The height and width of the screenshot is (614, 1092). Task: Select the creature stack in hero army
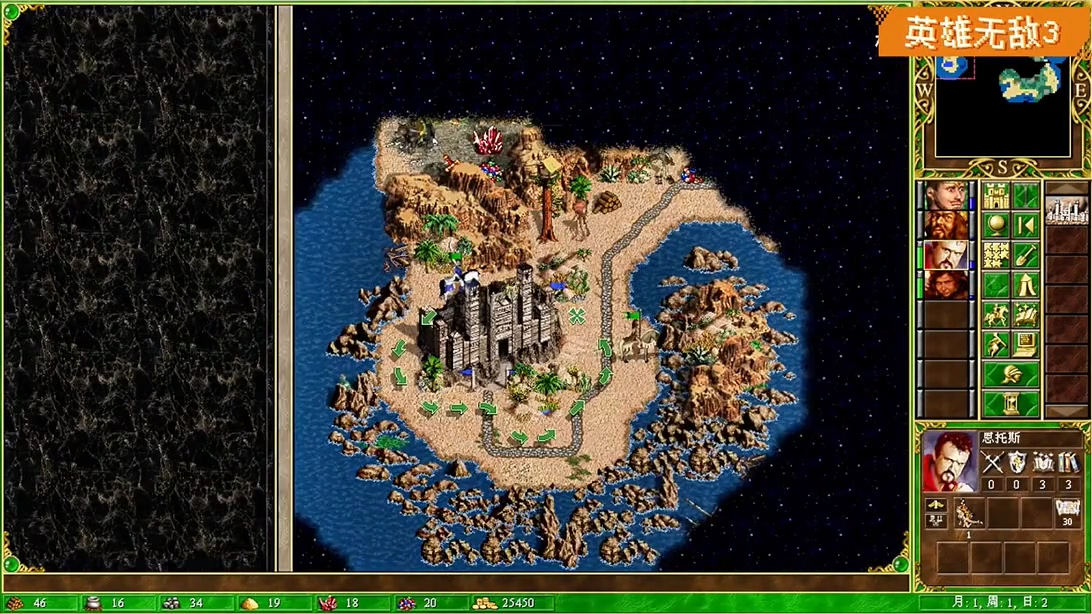[x=968, y=514]
